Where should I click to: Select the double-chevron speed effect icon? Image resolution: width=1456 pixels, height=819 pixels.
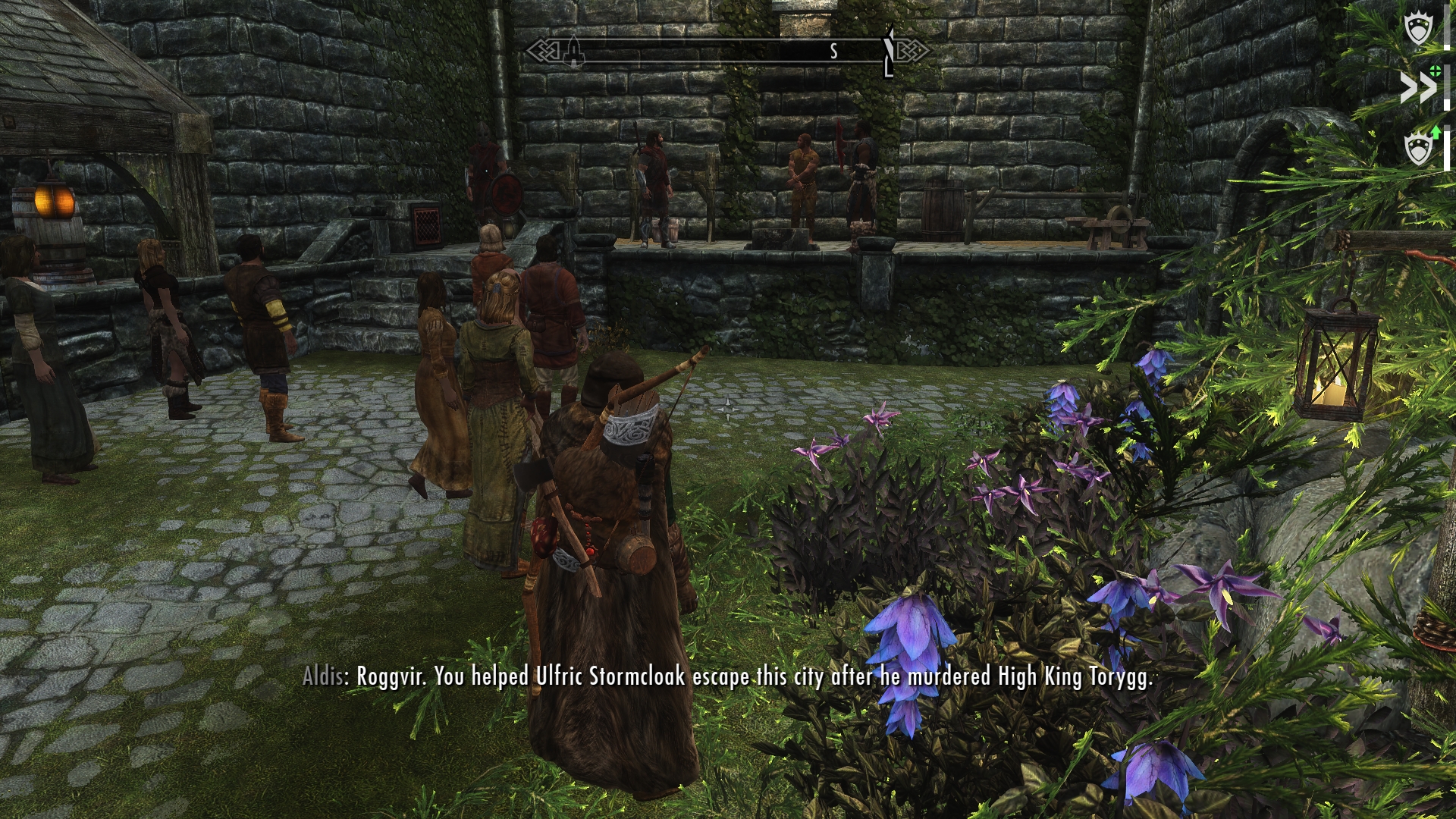(1417, 89)
